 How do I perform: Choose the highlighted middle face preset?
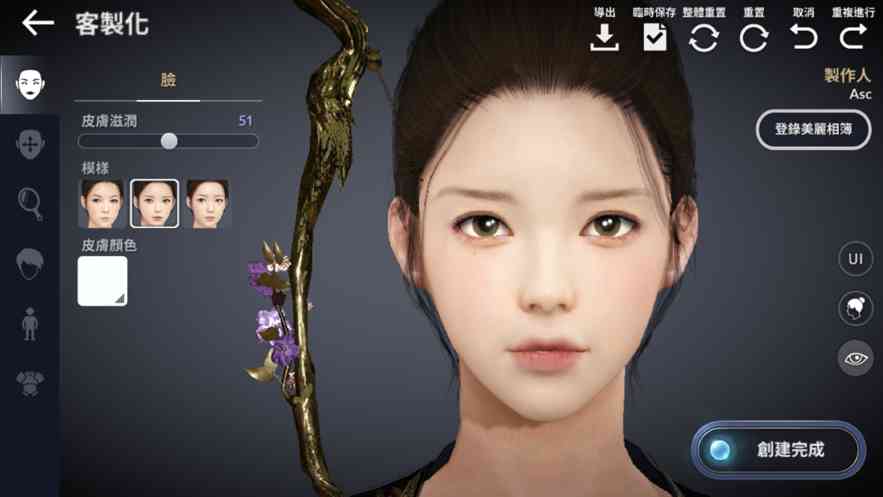point(155,204)
